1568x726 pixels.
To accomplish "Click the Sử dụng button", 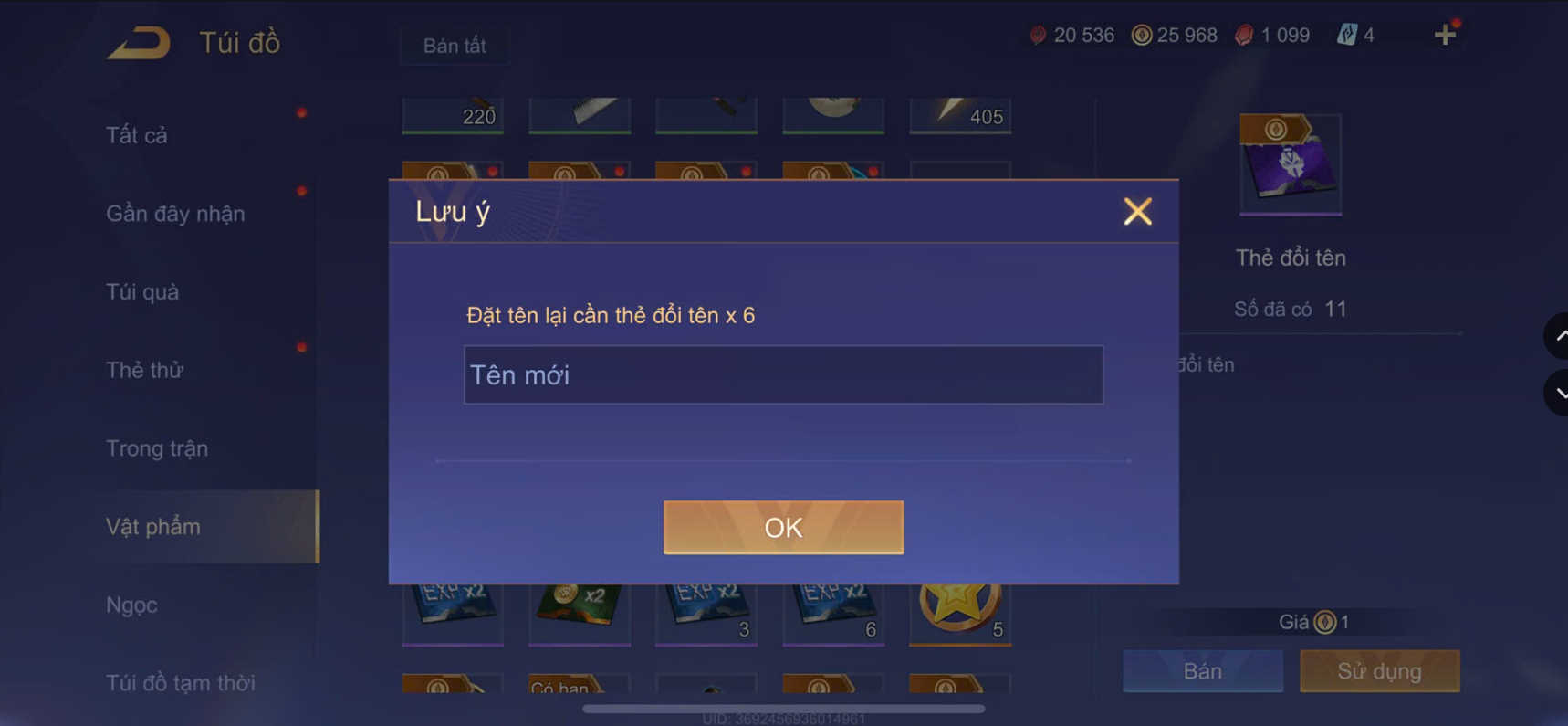I will coord(1379,671).
